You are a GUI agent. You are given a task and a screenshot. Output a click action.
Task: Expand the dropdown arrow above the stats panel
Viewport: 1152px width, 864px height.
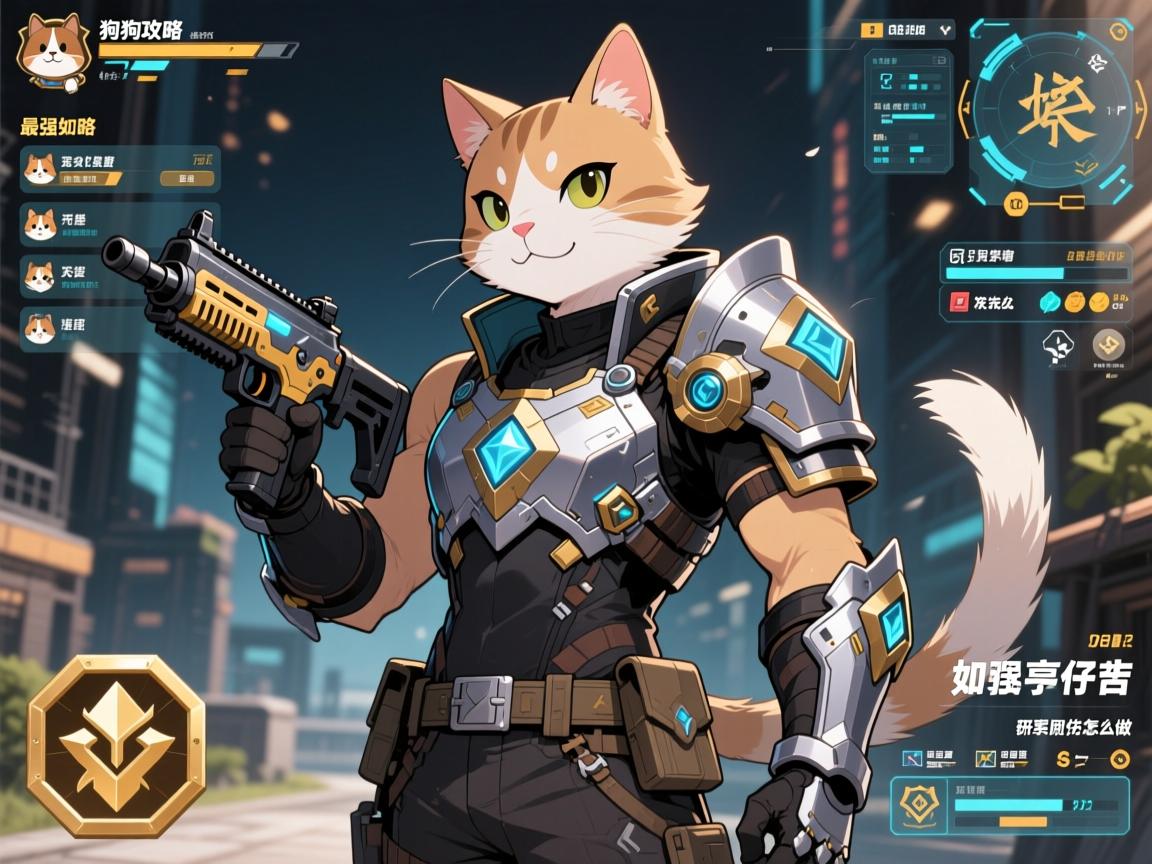pyautogui.click(x=945, y=31)
